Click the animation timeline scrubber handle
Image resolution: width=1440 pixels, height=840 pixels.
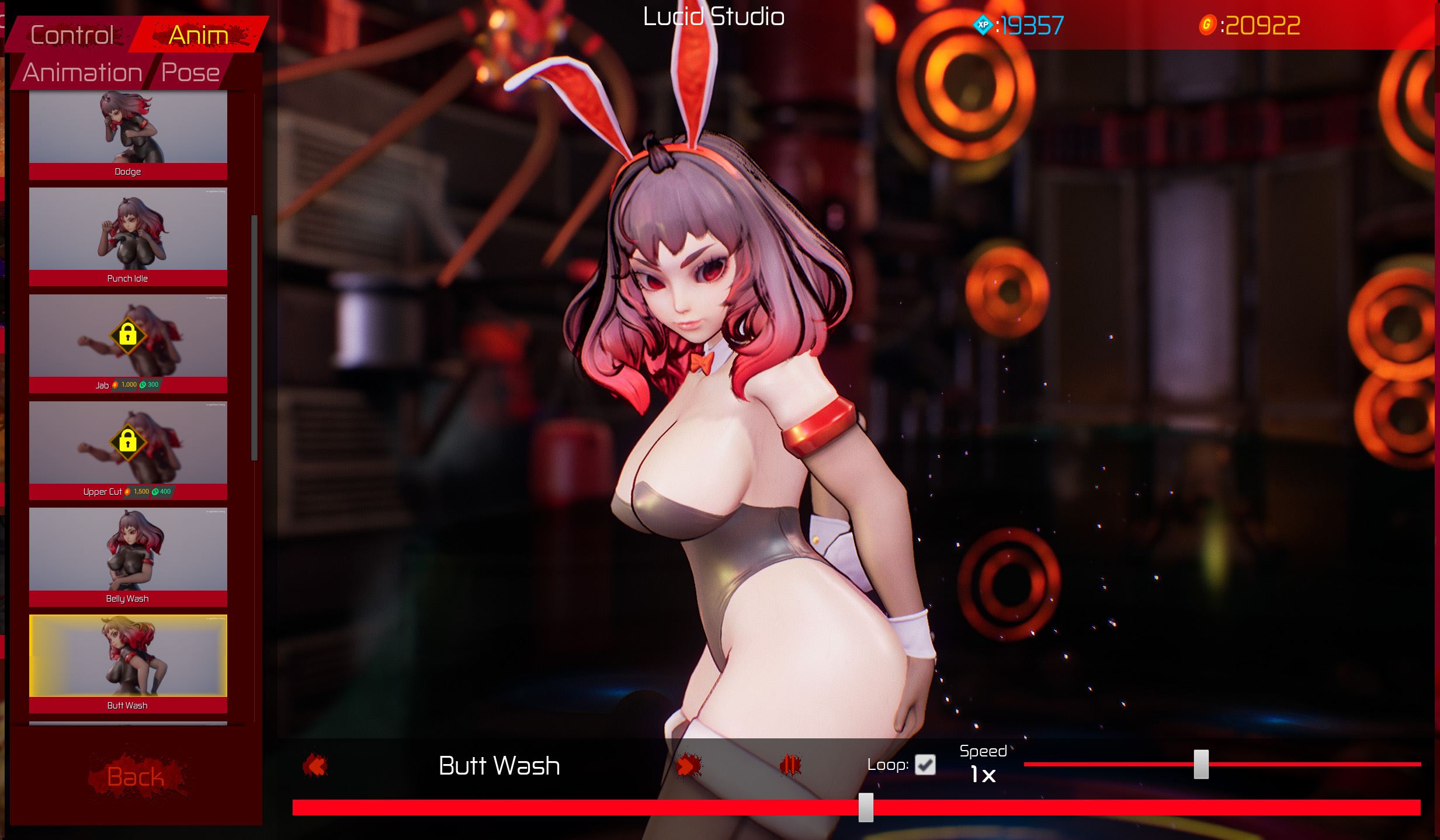click(x=866, y=807)
